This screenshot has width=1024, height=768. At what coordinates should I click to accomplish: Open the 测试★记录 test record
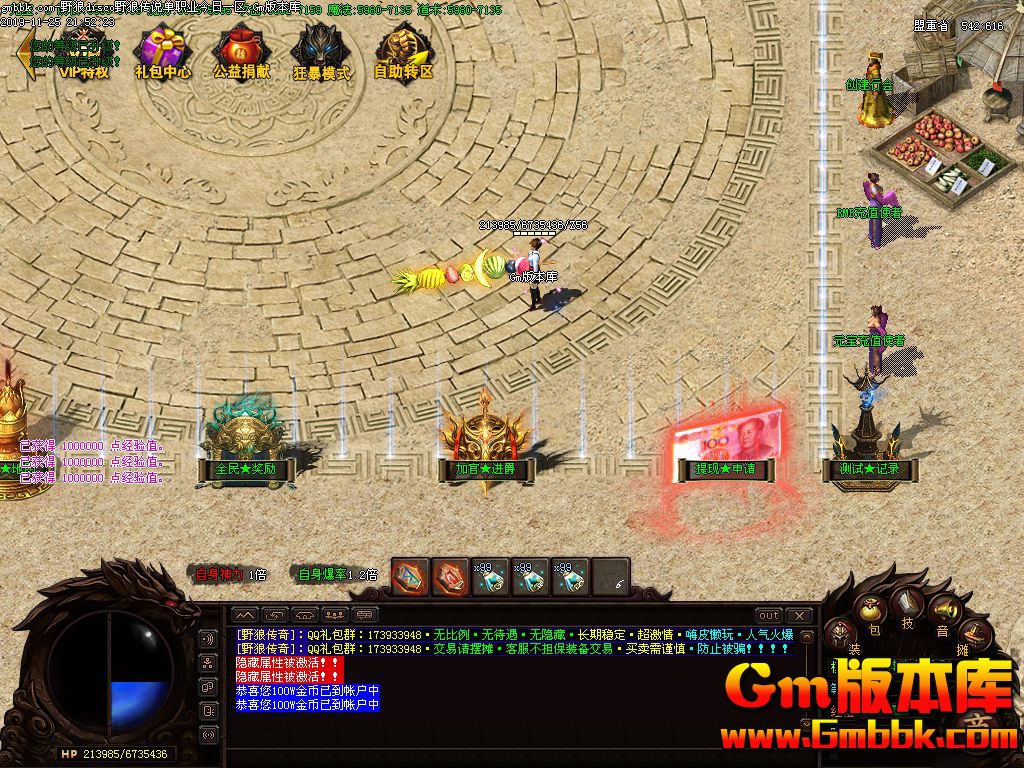point(861,468)
